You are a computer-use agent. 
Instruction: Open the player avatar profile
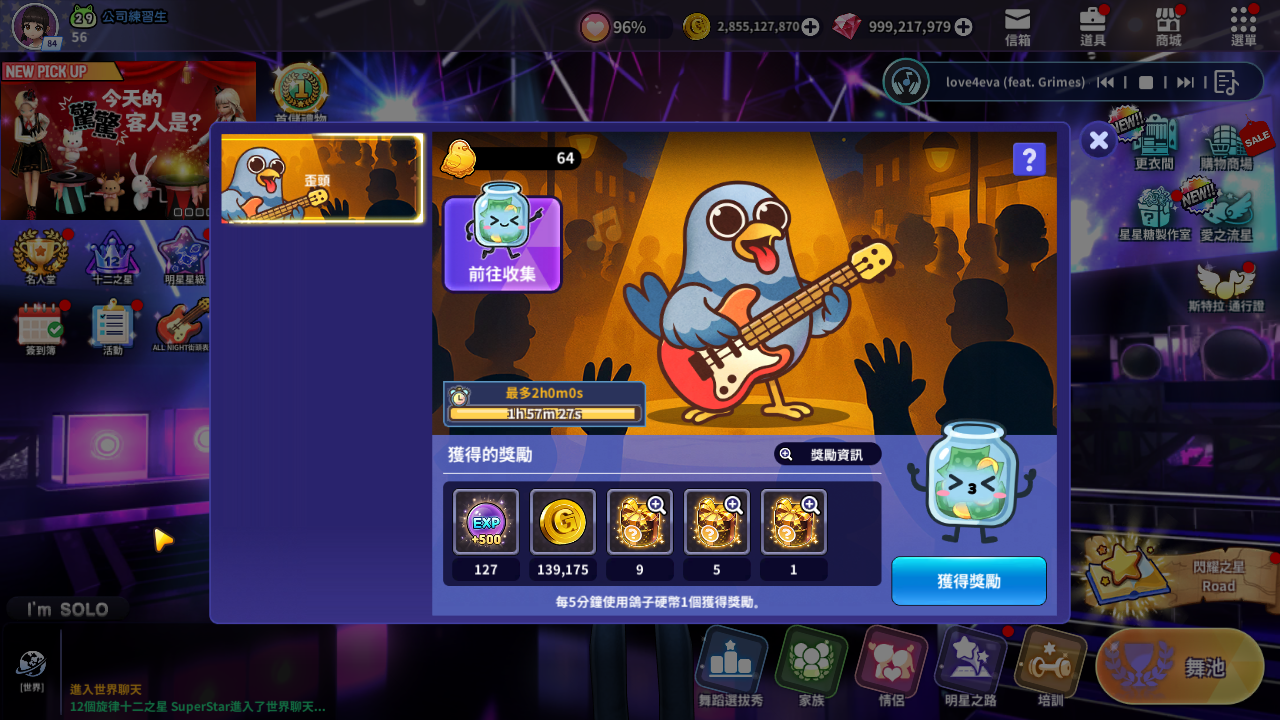[34, 25]
